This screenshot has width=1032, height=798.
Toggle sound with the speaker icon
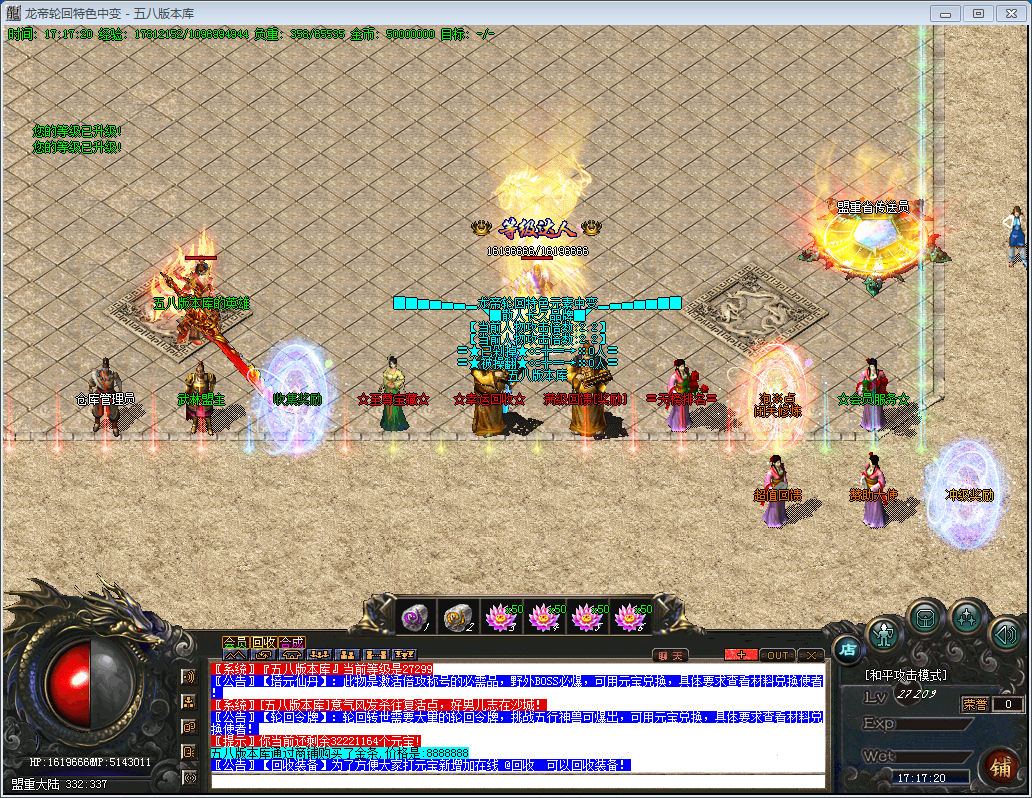click(1004, 634)
